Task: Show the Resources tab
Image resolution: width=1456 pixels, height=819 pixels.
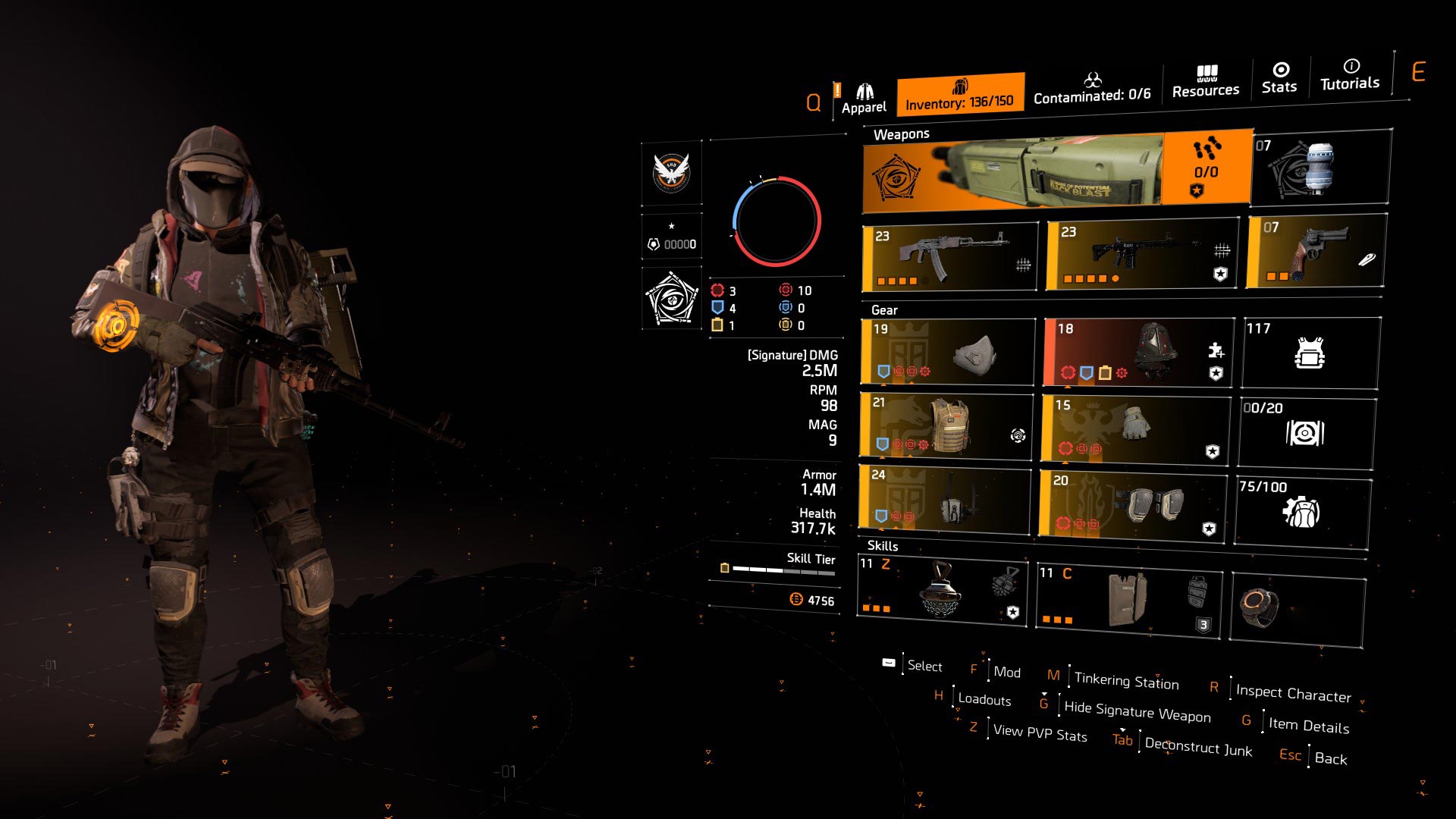Action: pos(1206,82)
